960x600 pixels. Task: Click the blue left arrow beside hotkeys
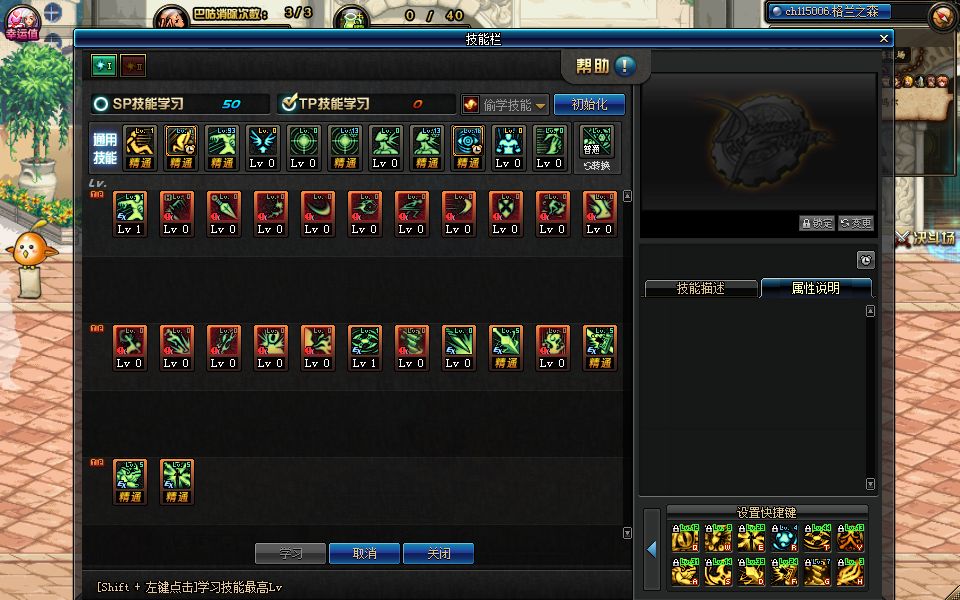coord(651,549)
